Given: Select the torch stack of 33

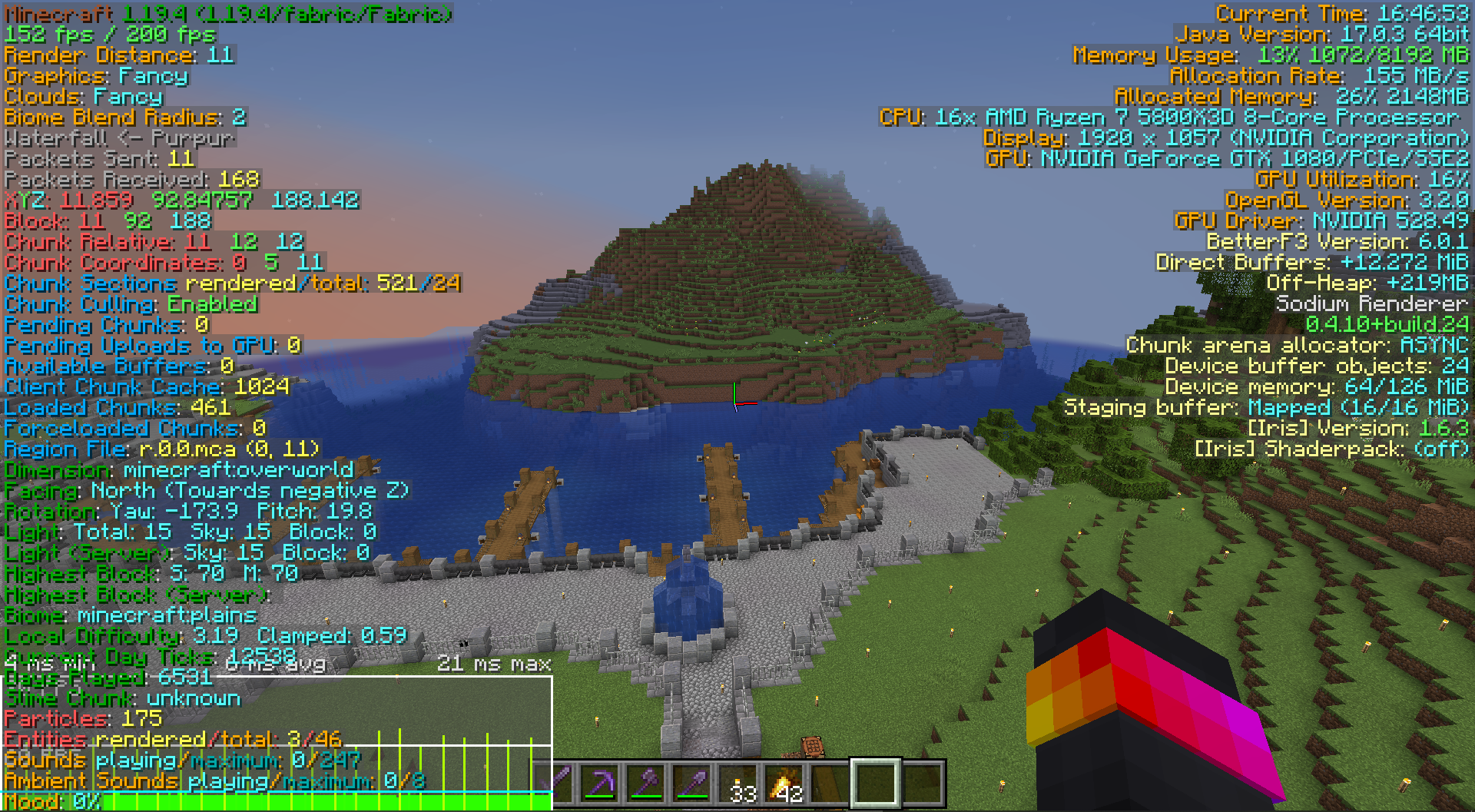Looking at the screenshot, I should coord(738,783).
